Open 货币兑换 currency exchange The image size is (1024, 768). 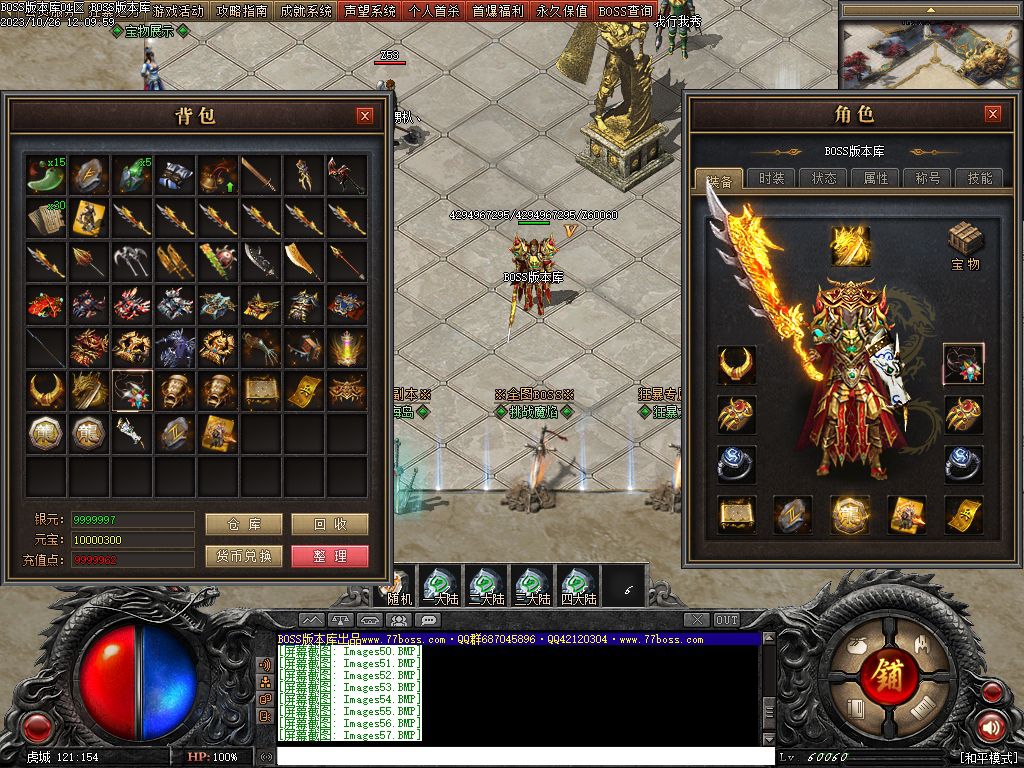(243, 556)
